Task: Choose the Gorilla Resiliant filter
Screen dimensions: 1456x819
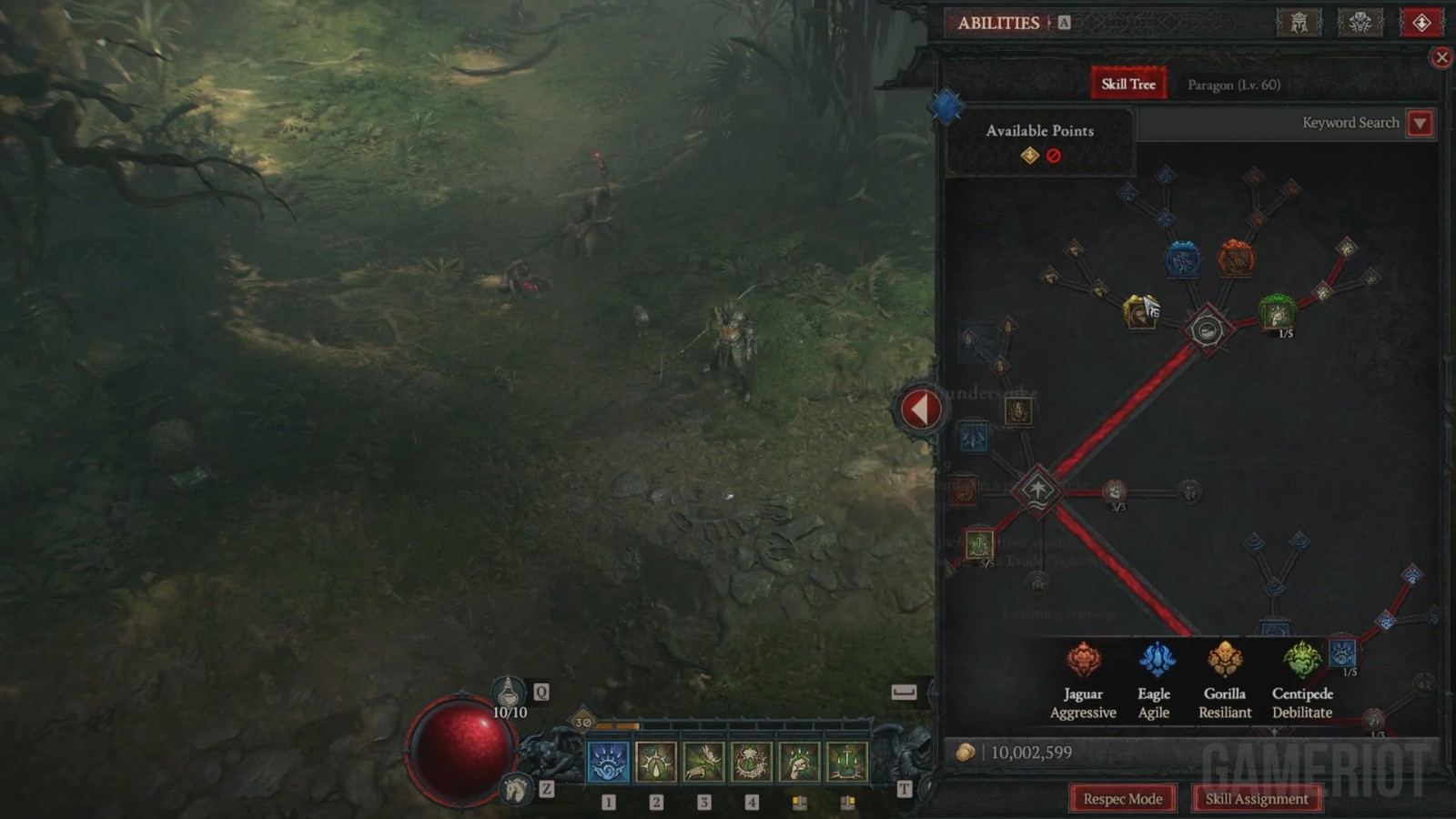Action: click(x=1225, y=681)
